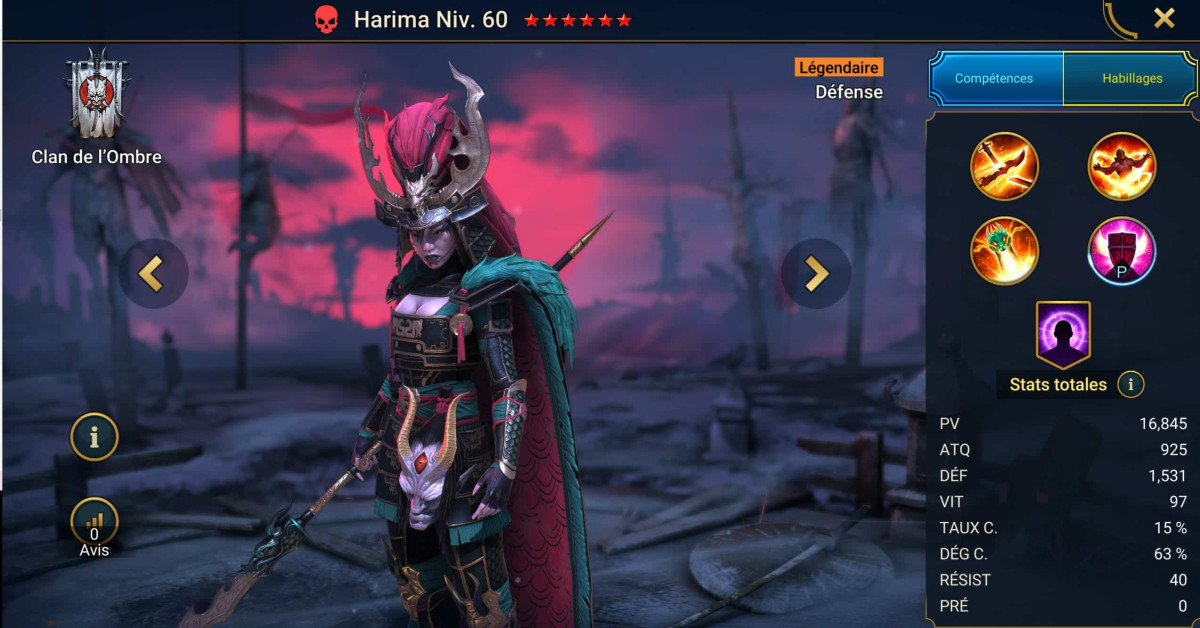Screen dimensions: 1200x628
Task: Switch to the Compétences tab
Action: (994, 78)
